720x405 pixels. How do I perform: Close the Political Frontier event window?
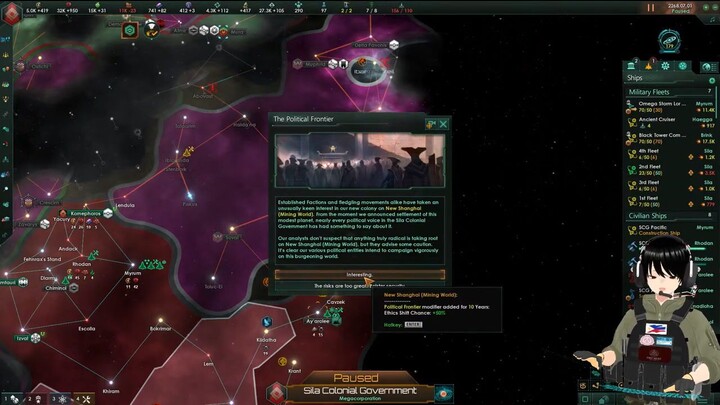click(x=443, y=124)
